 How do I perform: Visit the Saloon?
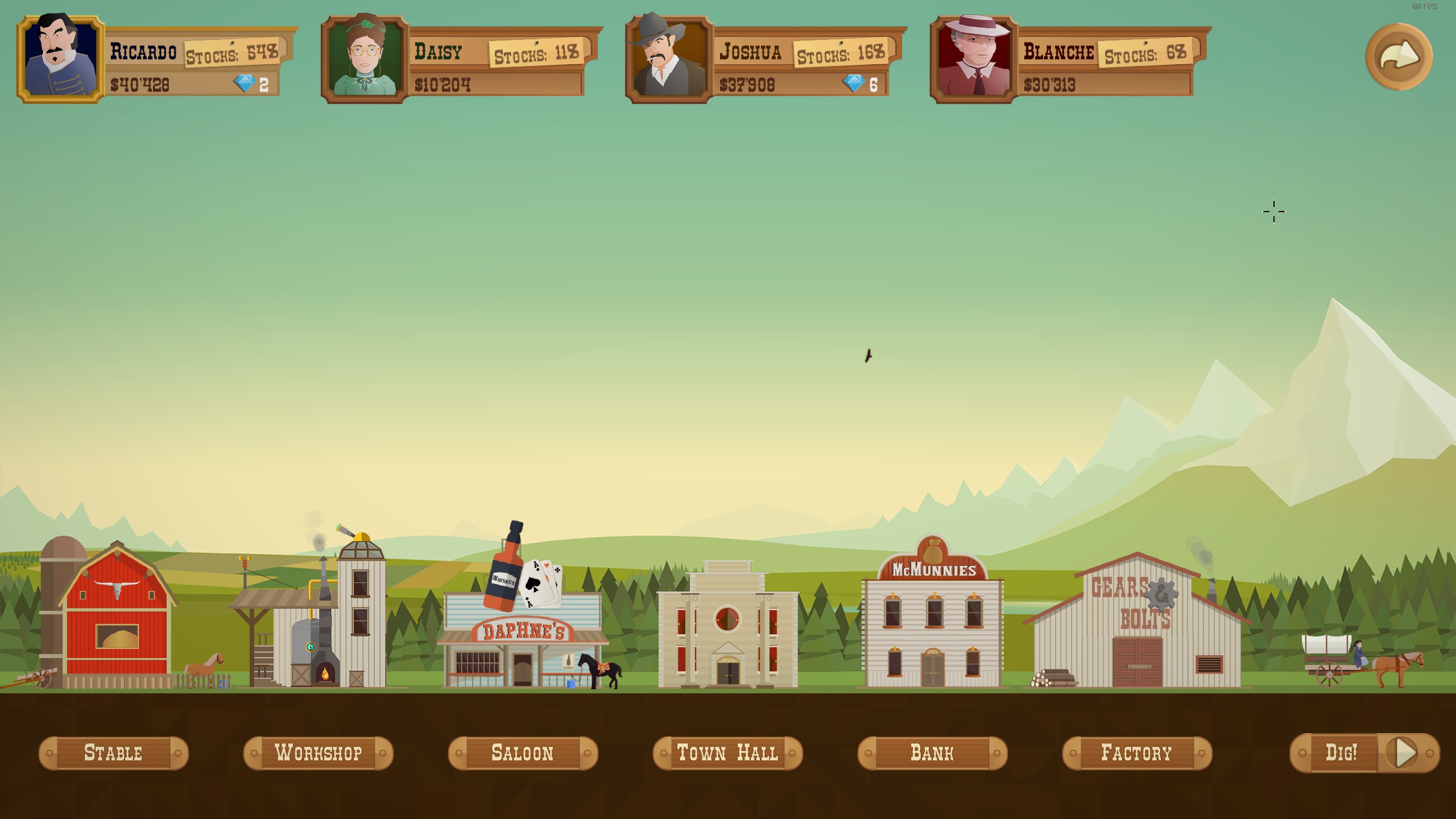(x=523, y=753)
